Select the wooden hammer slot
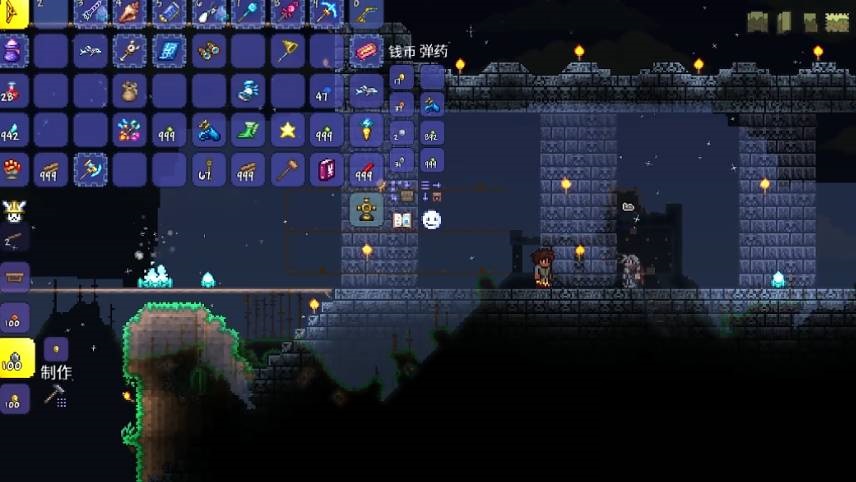Image resolution: width=856 pixels, height=482 pixels. [288, 169]
